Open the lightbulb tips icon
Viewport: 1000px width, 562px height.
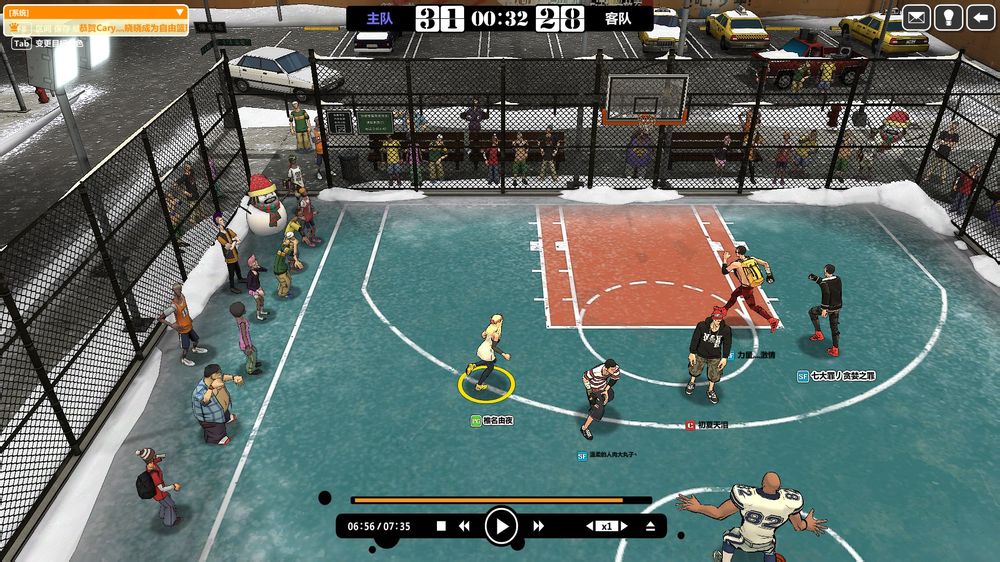(948, 17)
